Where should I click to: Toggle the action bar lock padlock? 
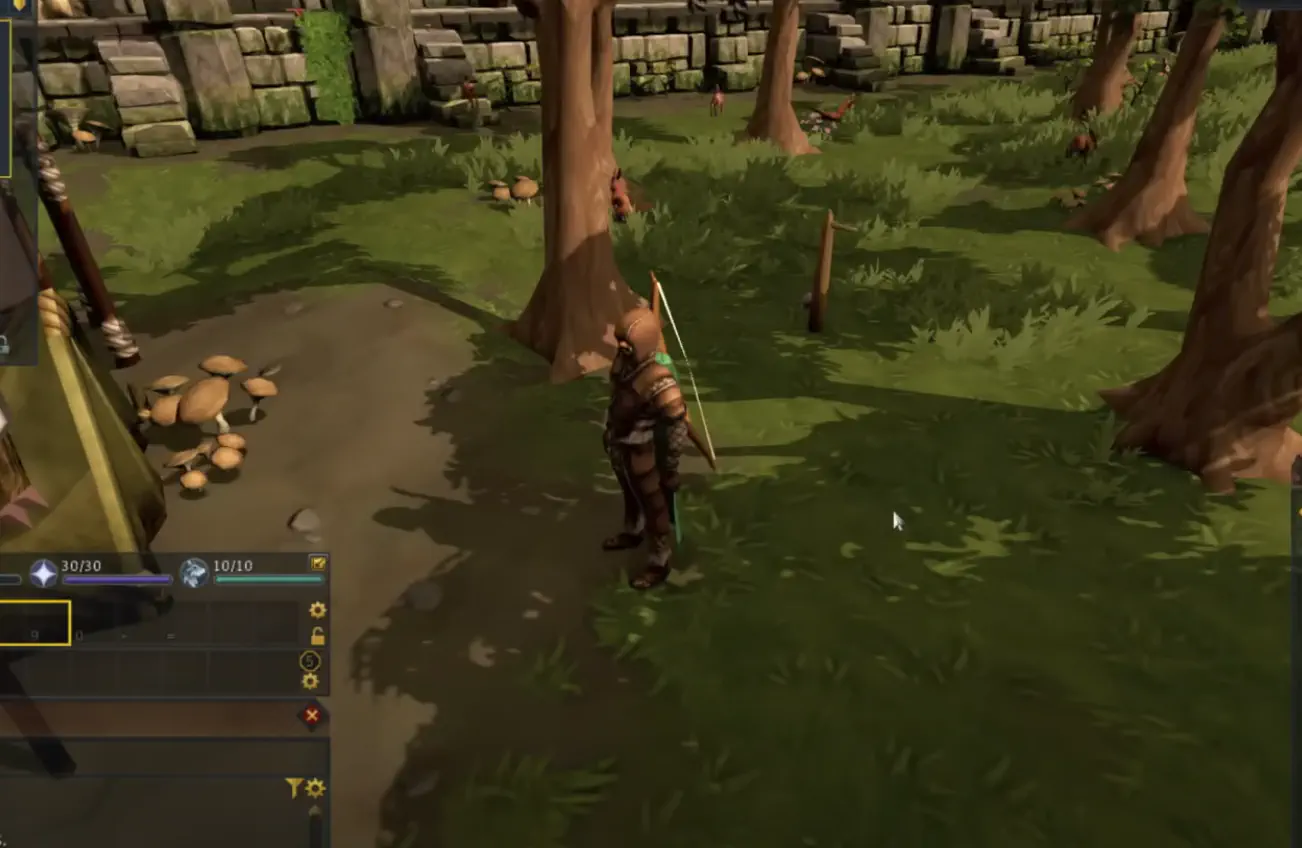(x=318, y=636)
